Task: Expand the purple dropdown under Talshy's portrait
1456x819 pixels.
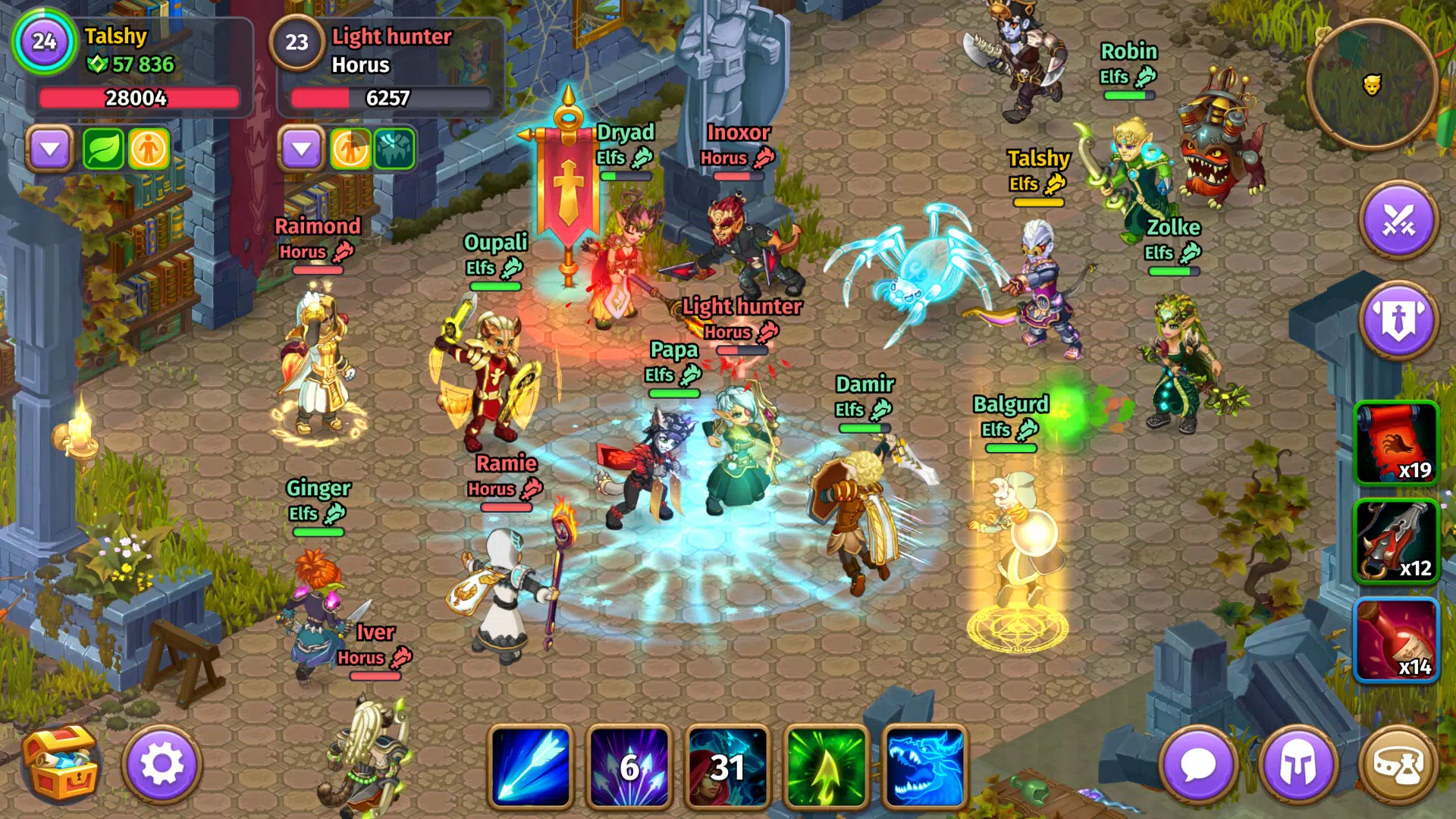Action: tap(50, 149)
